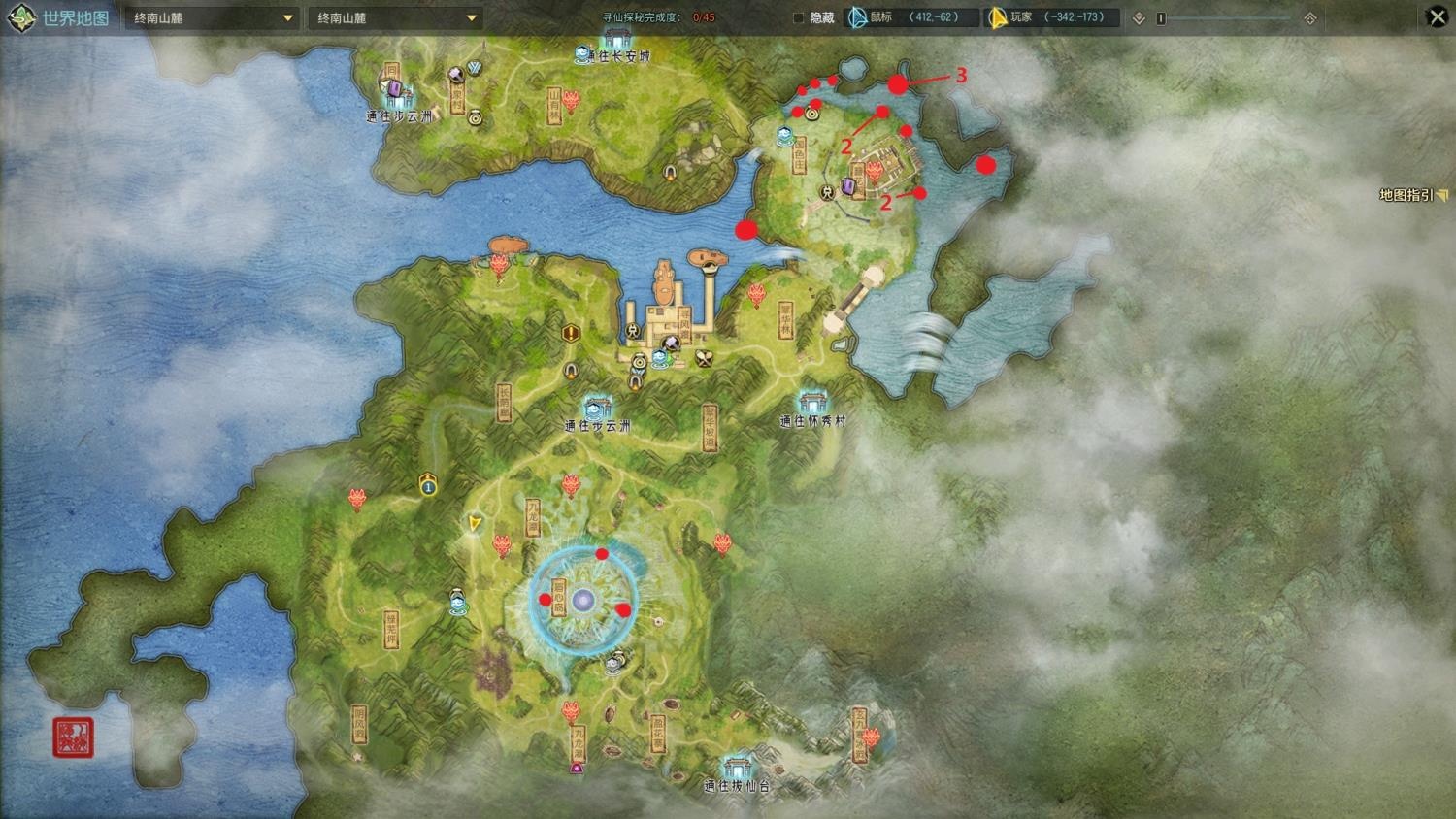Close the world map window
1456x819 pixels.
pyautogui.click(x=1437, y=17)
